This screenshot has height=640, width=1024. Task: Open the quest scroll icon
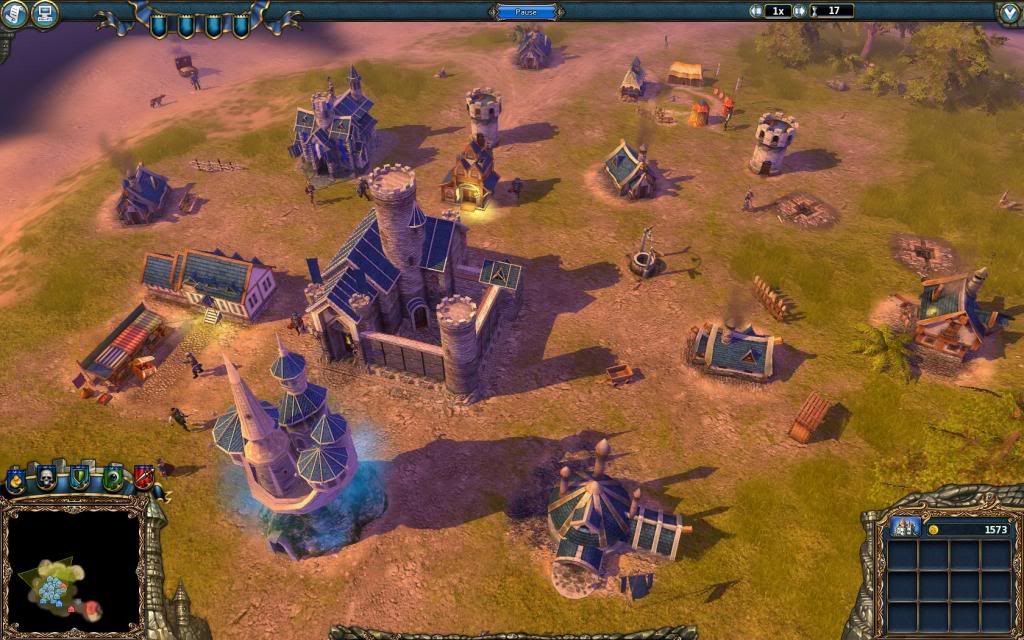[x=12, y=13]
